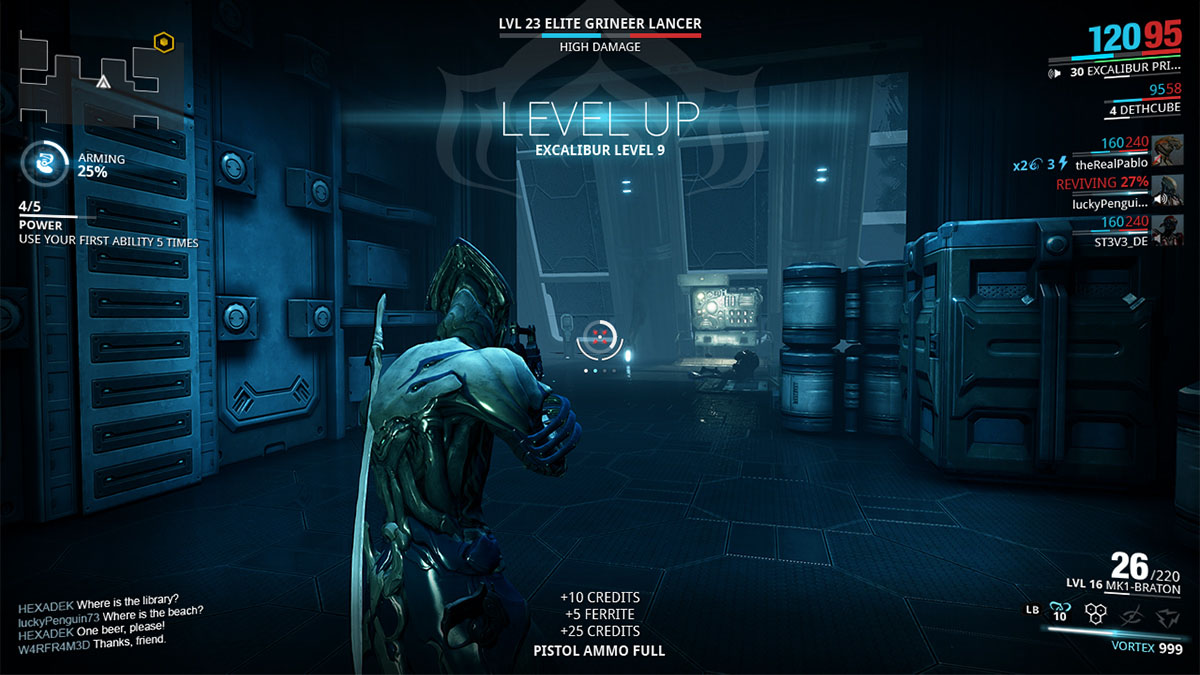This screenshot has height=675, width=1200.
Task: Activate the honeycomb hexagon ability
Action: tap(1096, 615)
